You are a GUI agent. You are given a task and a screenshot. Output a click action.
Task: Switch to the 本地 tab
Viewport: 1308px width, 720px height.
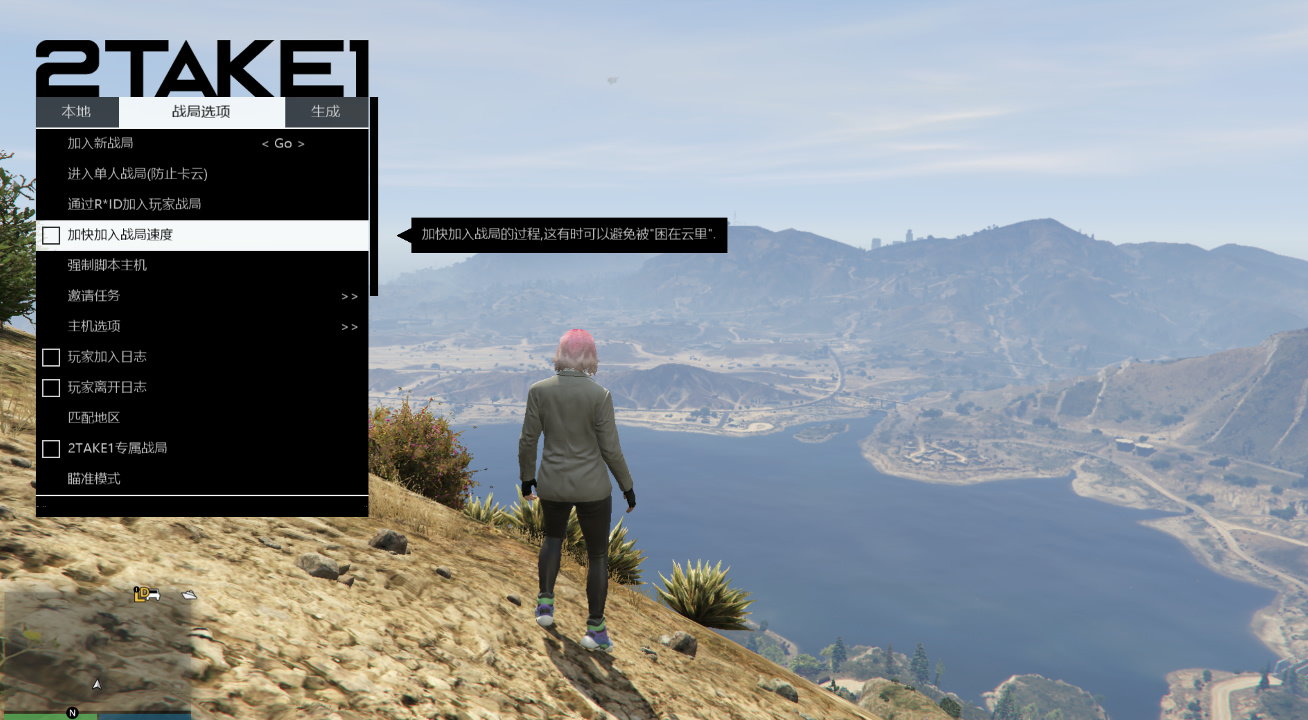pyautogui.click(x=76, y=112)
